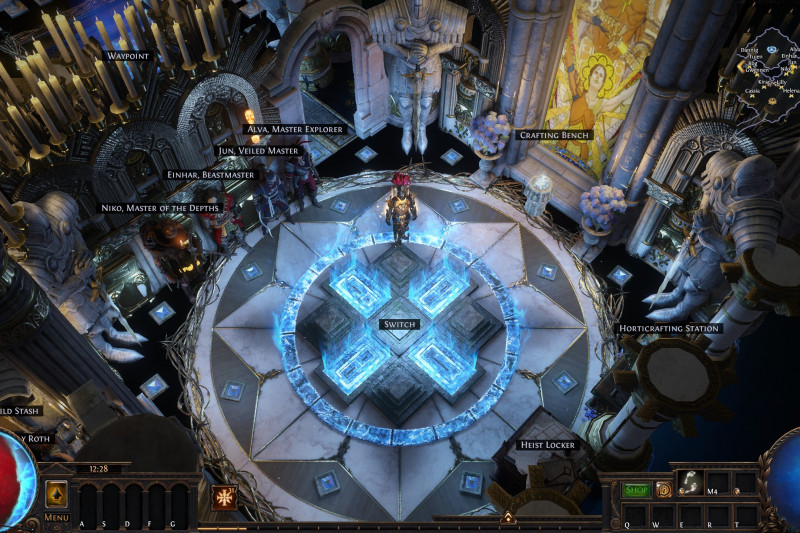Click the Waypoint label
This screenshot has height=533, width=800.
pos(129,57)
